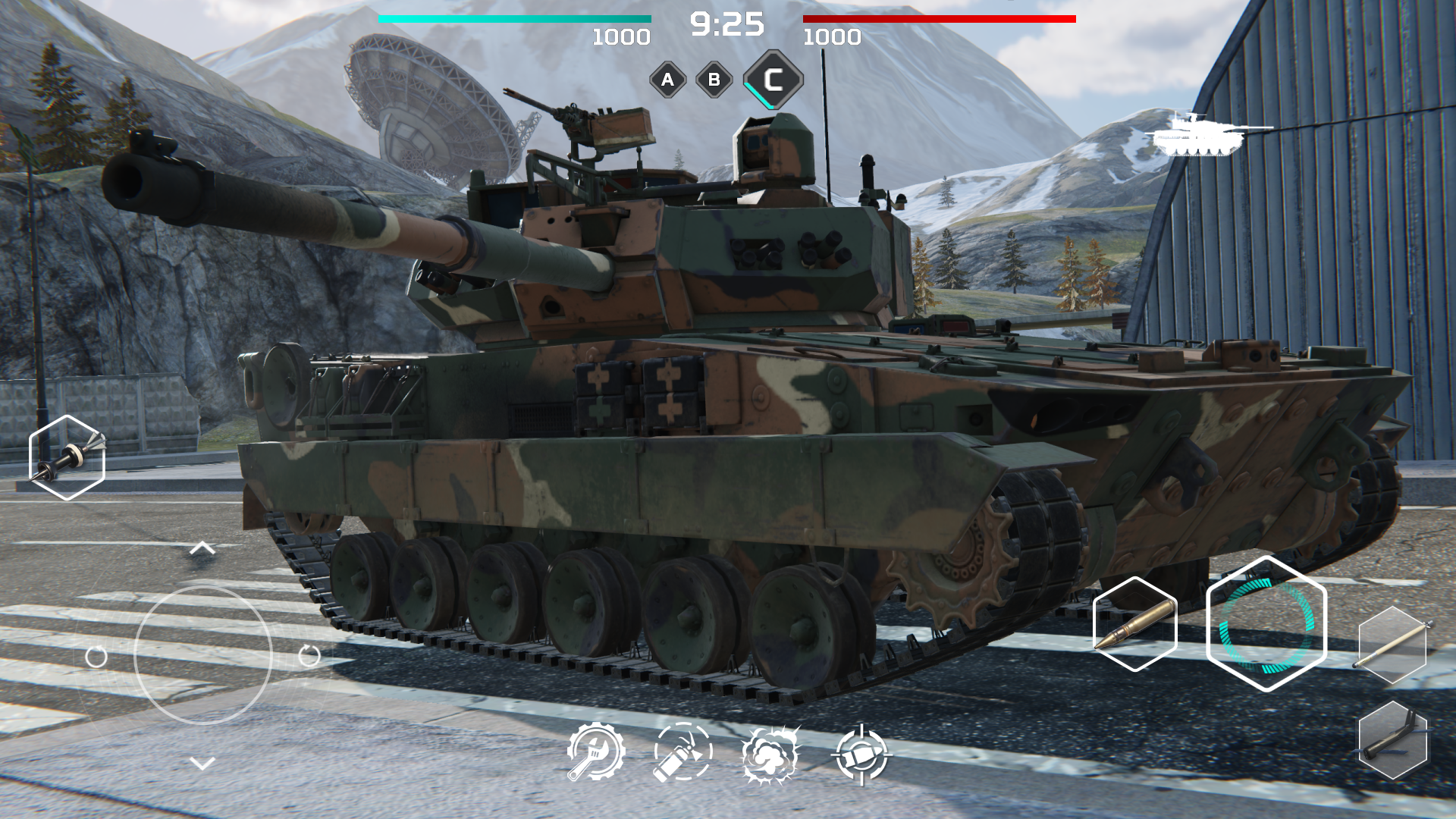Tap the match timer showing 9:25
Image resolution: width=1456 pixels, height=819 pixels.
tap(727, 23)
